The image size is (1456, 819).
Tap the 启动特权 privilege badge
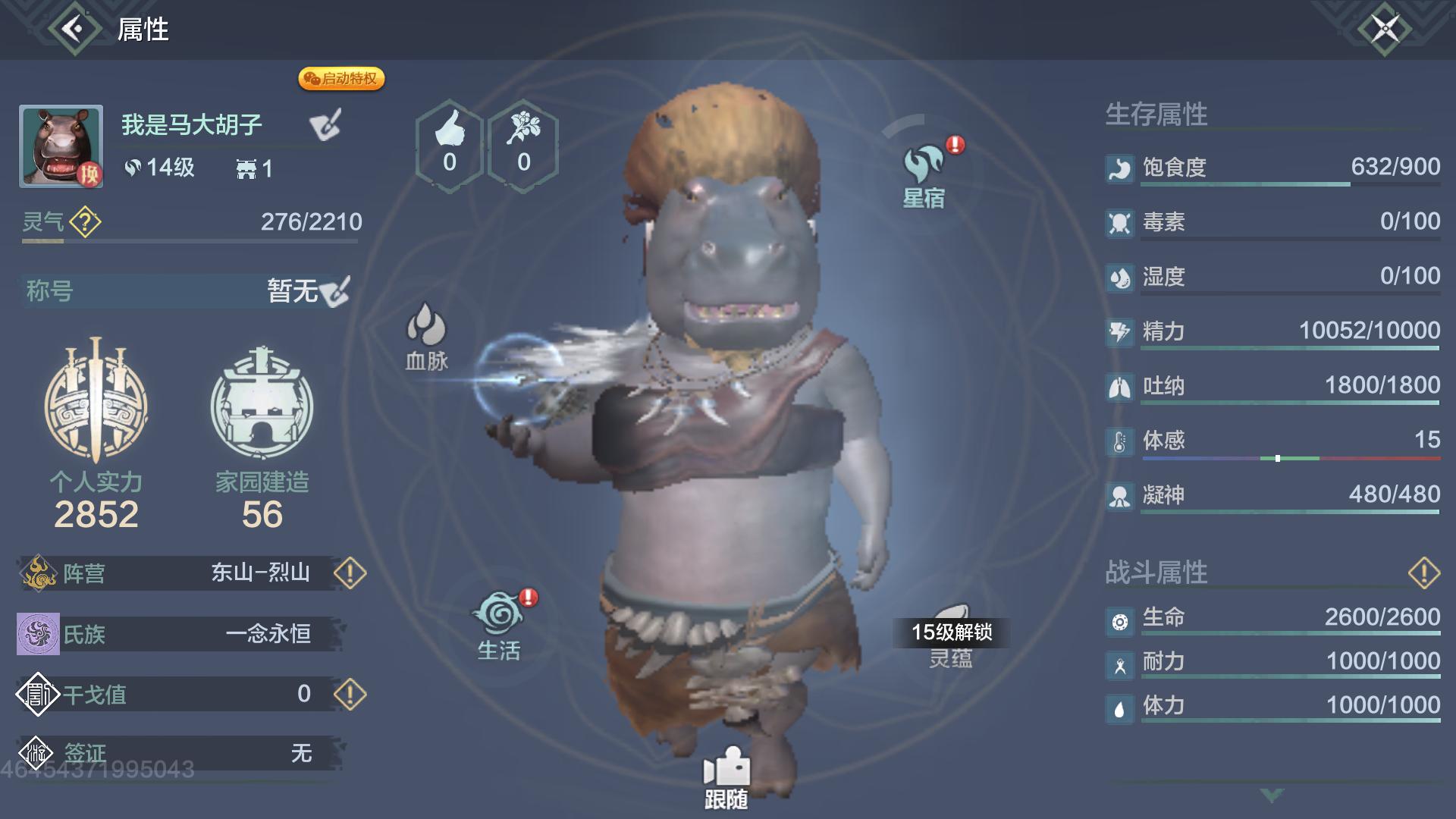[341, 79]
